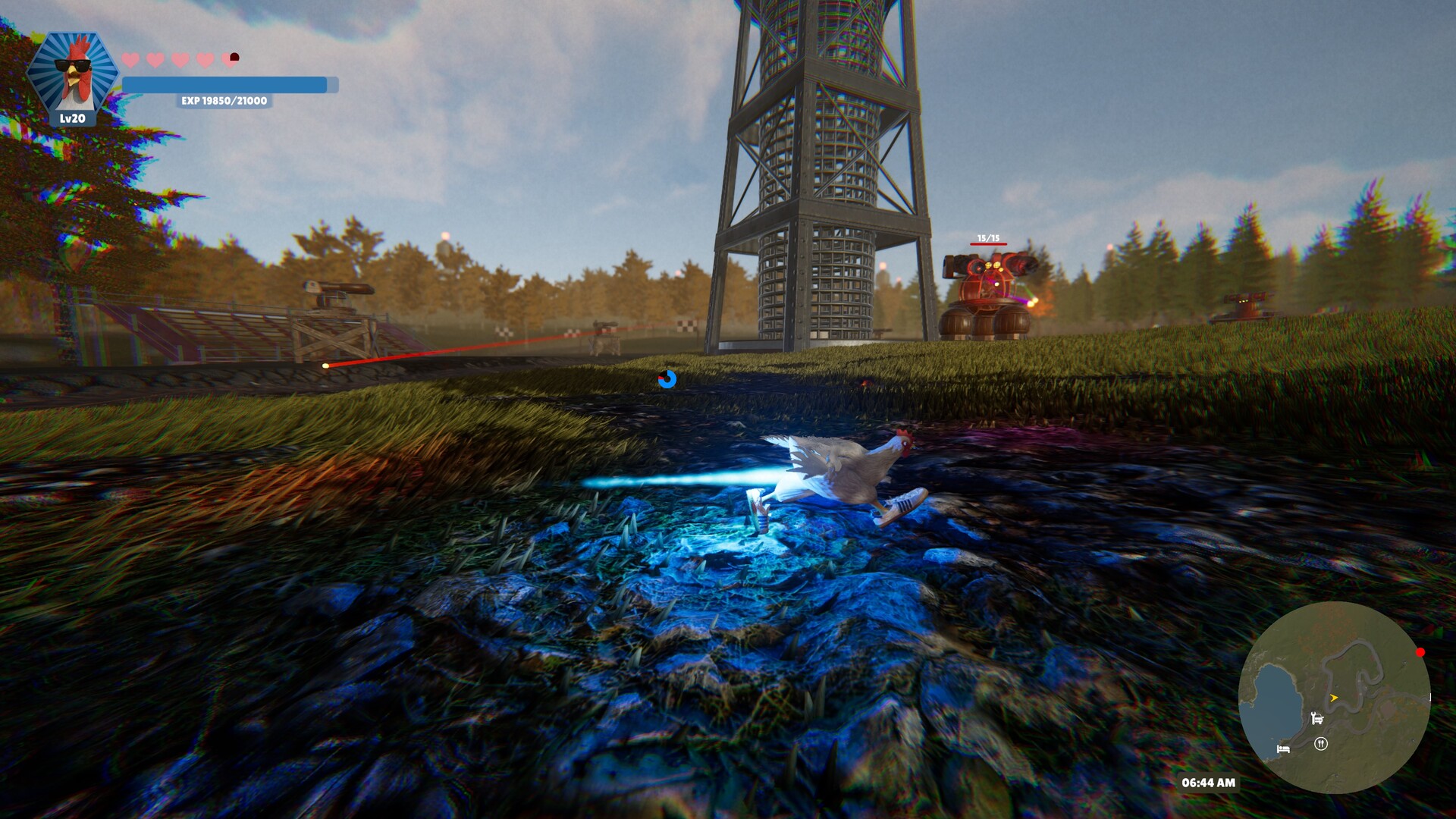Image resolution: width=1456 pixels, height=819 pixels.
Task: Click the bed rest icon on minimap
Action: [1283, 750]
